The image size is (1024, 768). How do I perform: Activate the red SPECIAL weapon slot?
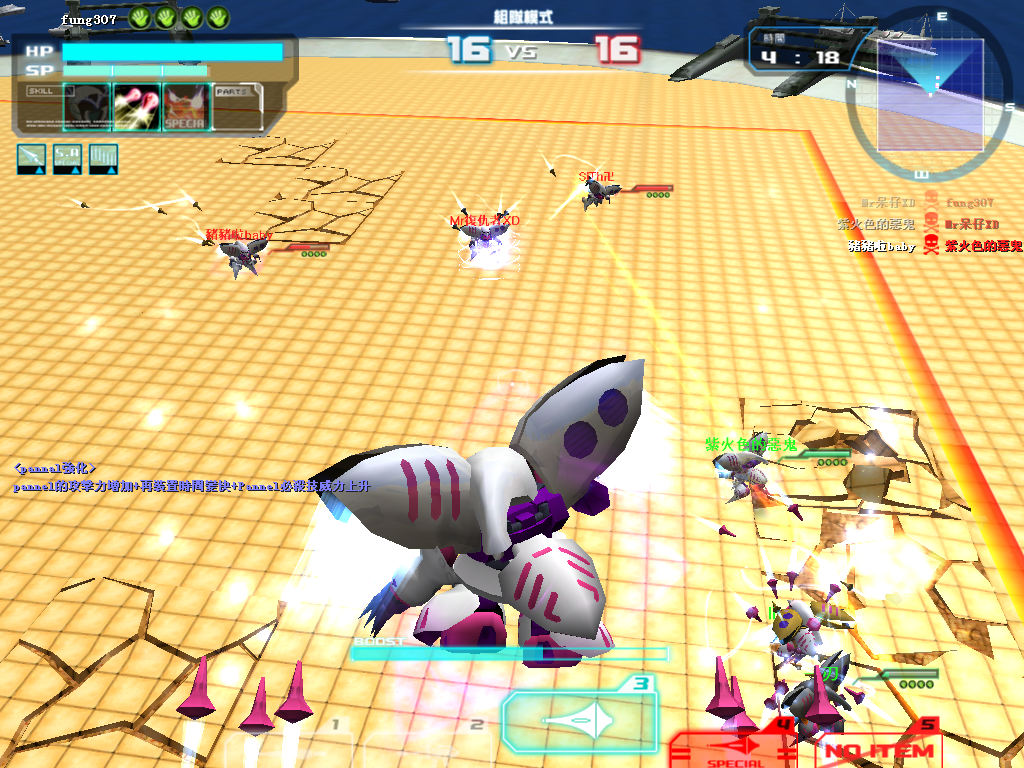[x=736, y=750]
